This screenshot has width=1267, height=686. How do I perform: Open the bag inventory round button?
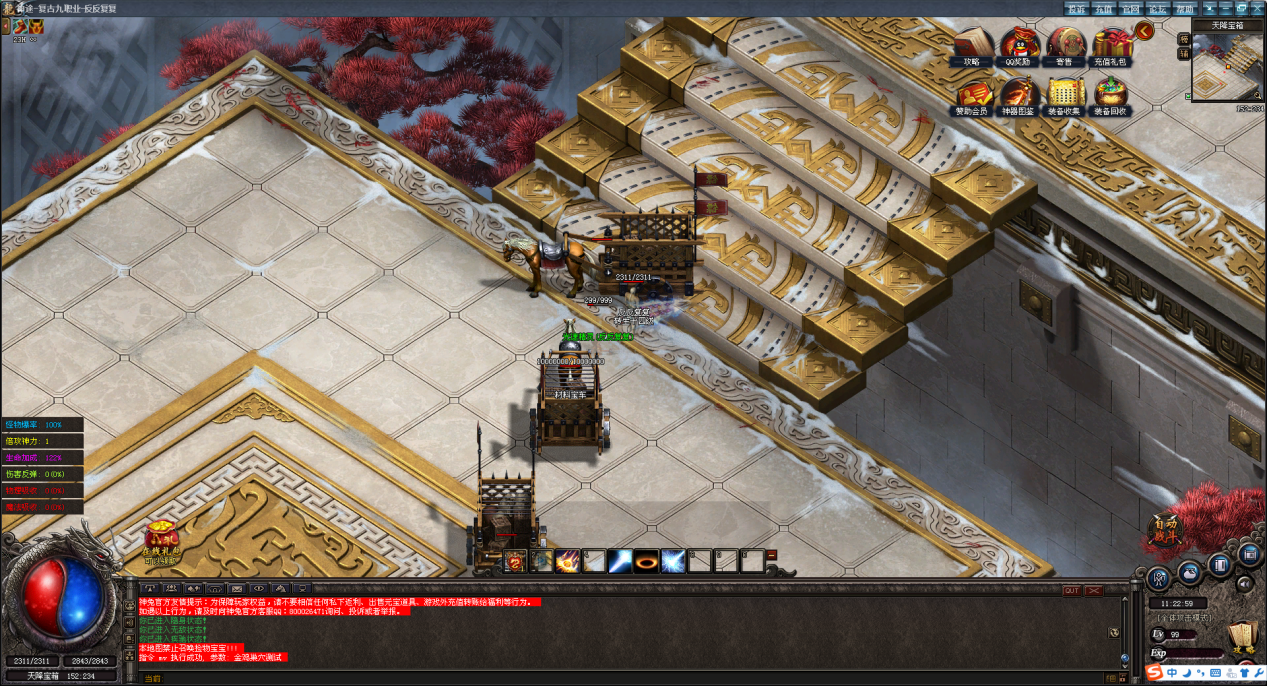click(x=1189, y=572)
